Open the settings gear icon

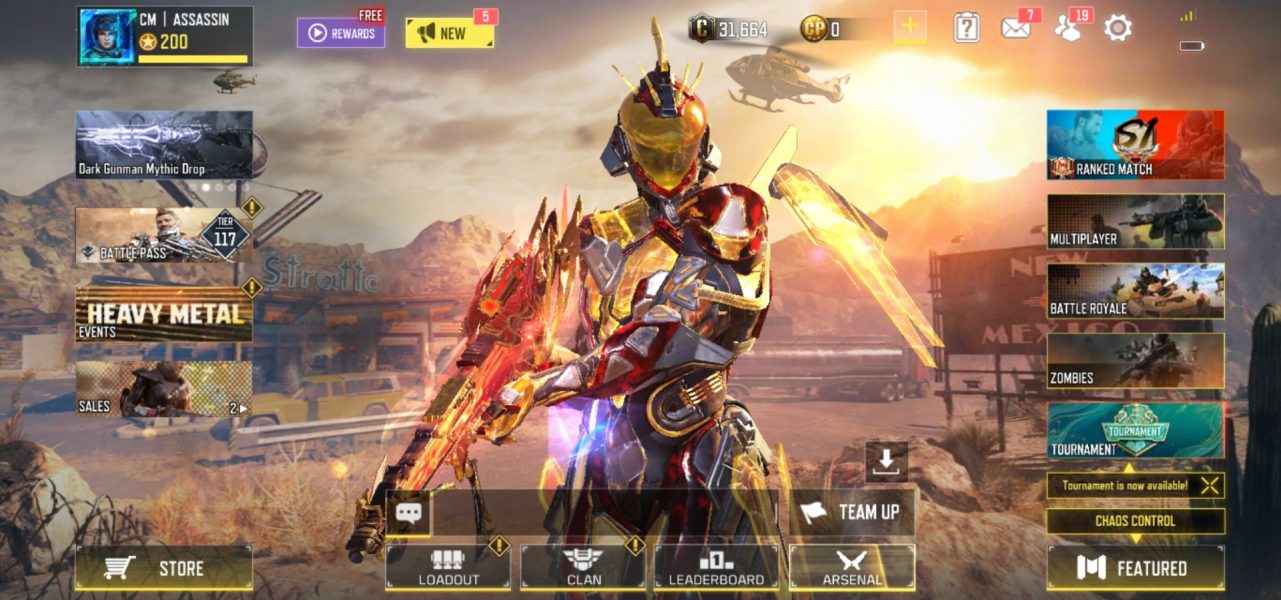1117,28
